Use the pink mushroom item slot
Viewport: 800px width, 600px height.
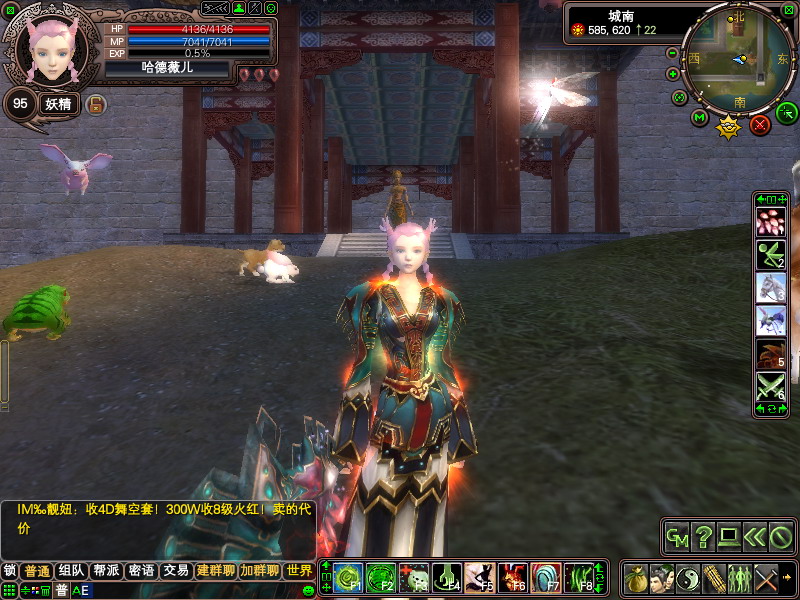click(x=770, y=222)
